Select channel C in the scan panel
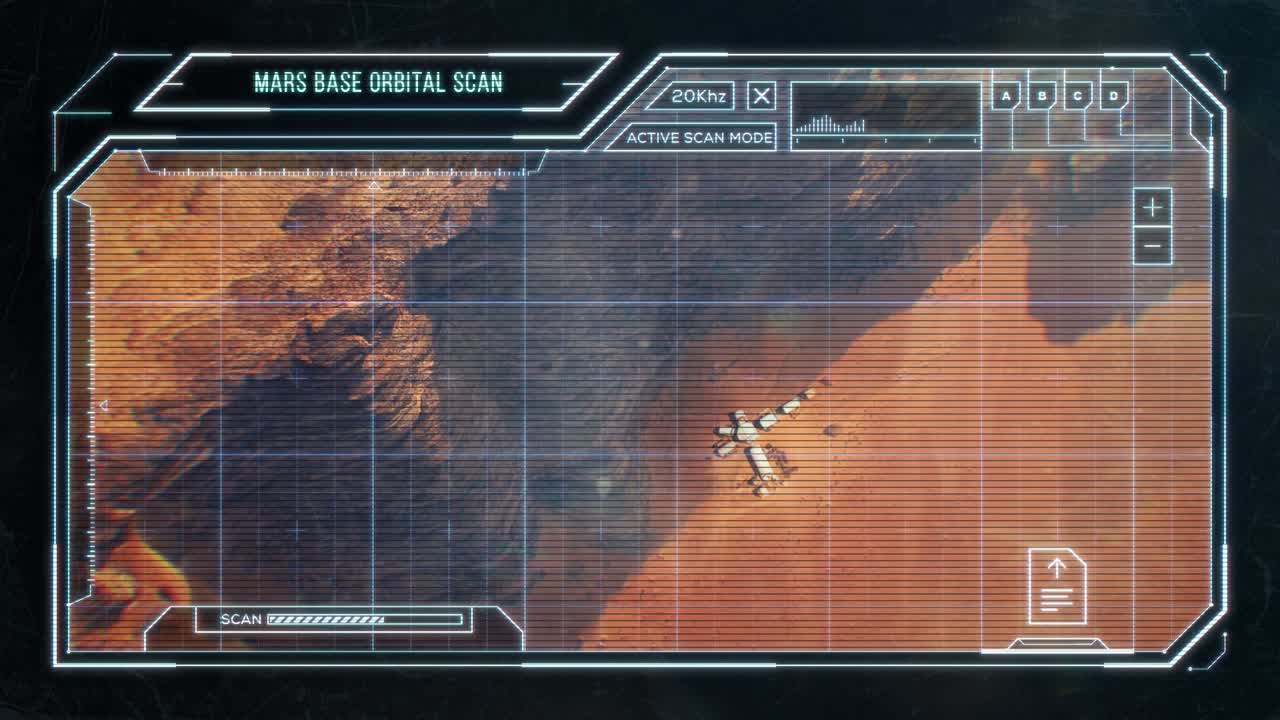Image resolution: width=1280 pixels, height=720 pixels. point(1077,96)
